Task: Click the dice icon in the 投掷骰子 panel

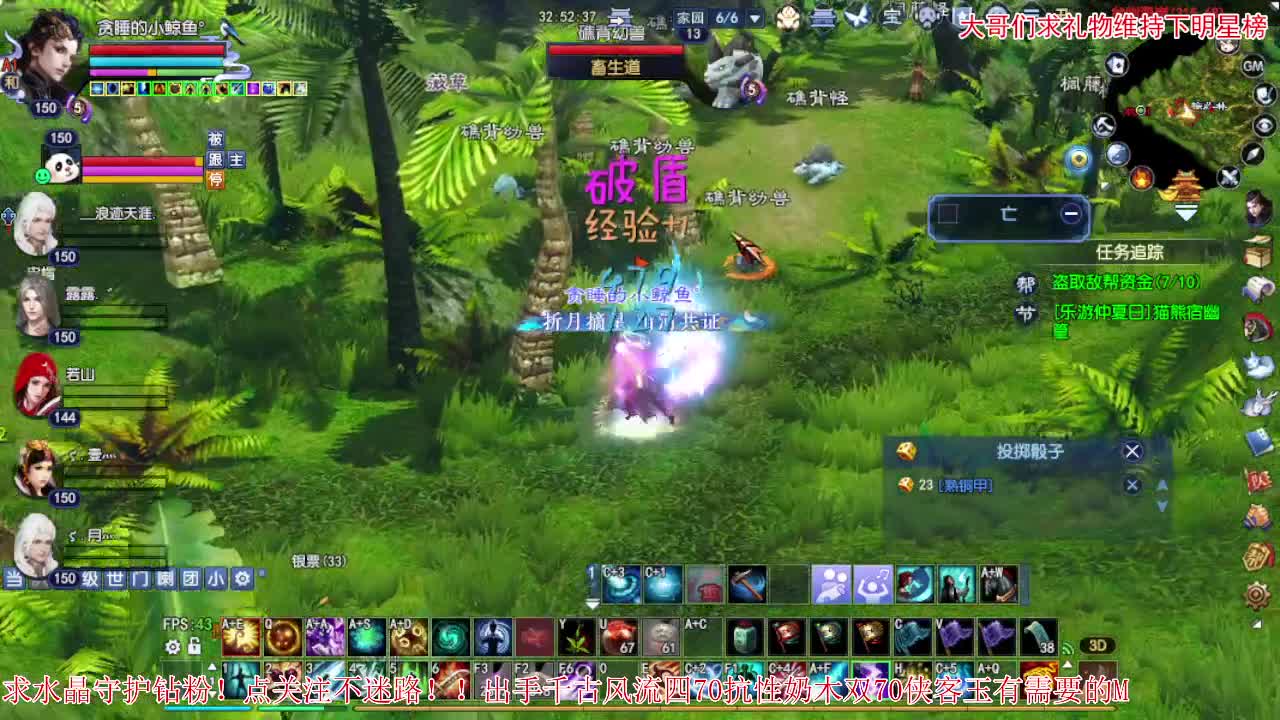Action: [906, 452]
